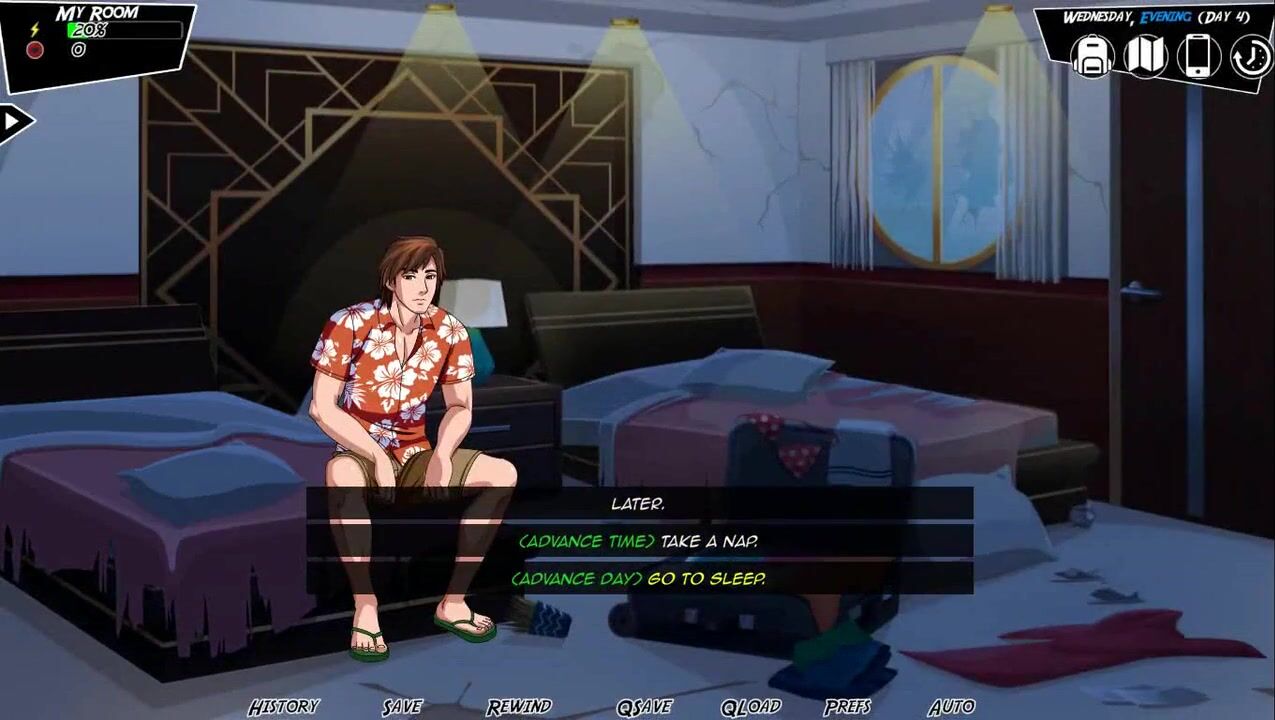Choose the "Later." dialogue option
This screenshot has height=720, width=1275.
tap(638, 504)
